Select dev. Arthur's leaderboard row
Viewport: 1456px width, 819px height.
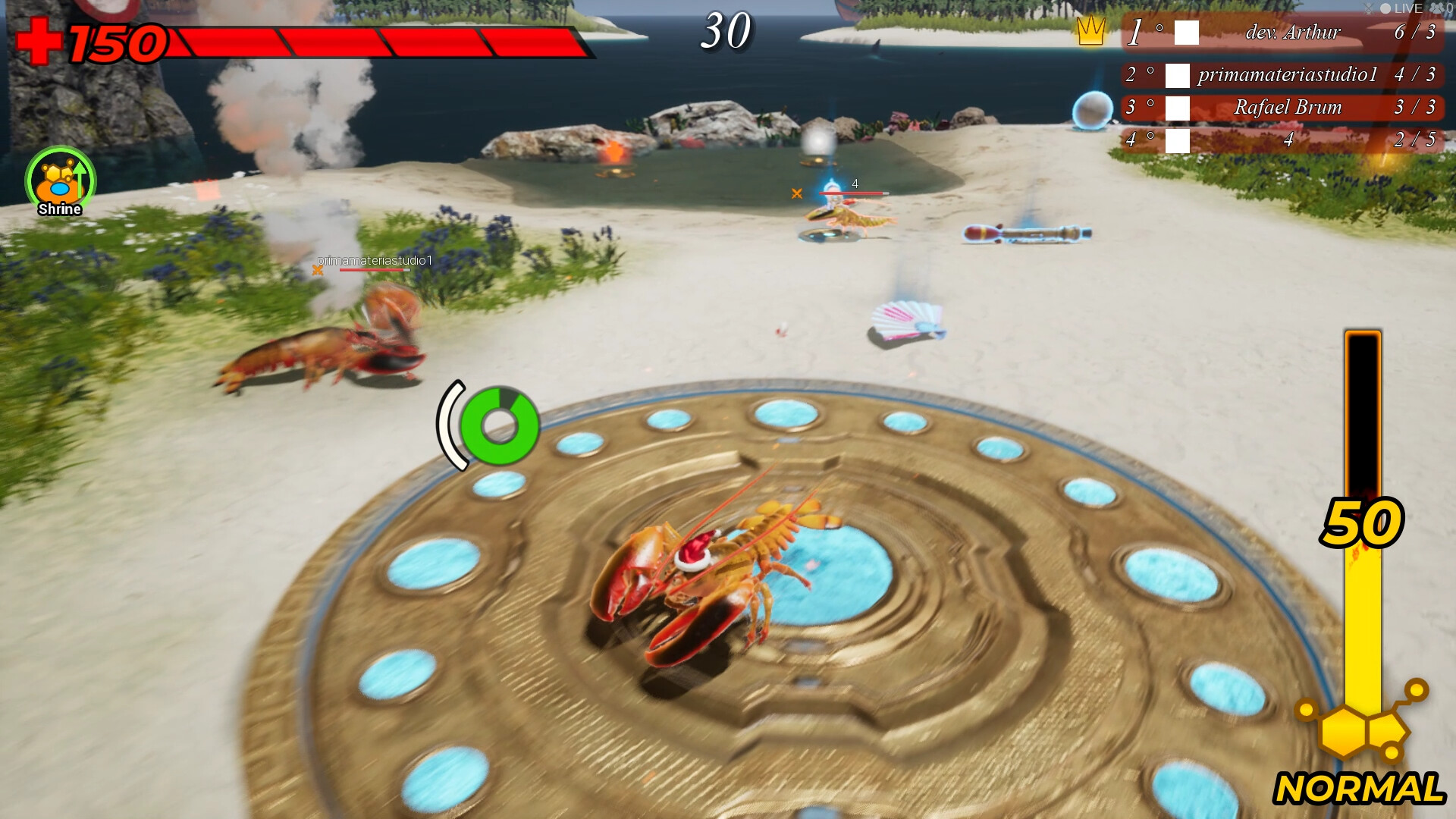coord(1282,33)
